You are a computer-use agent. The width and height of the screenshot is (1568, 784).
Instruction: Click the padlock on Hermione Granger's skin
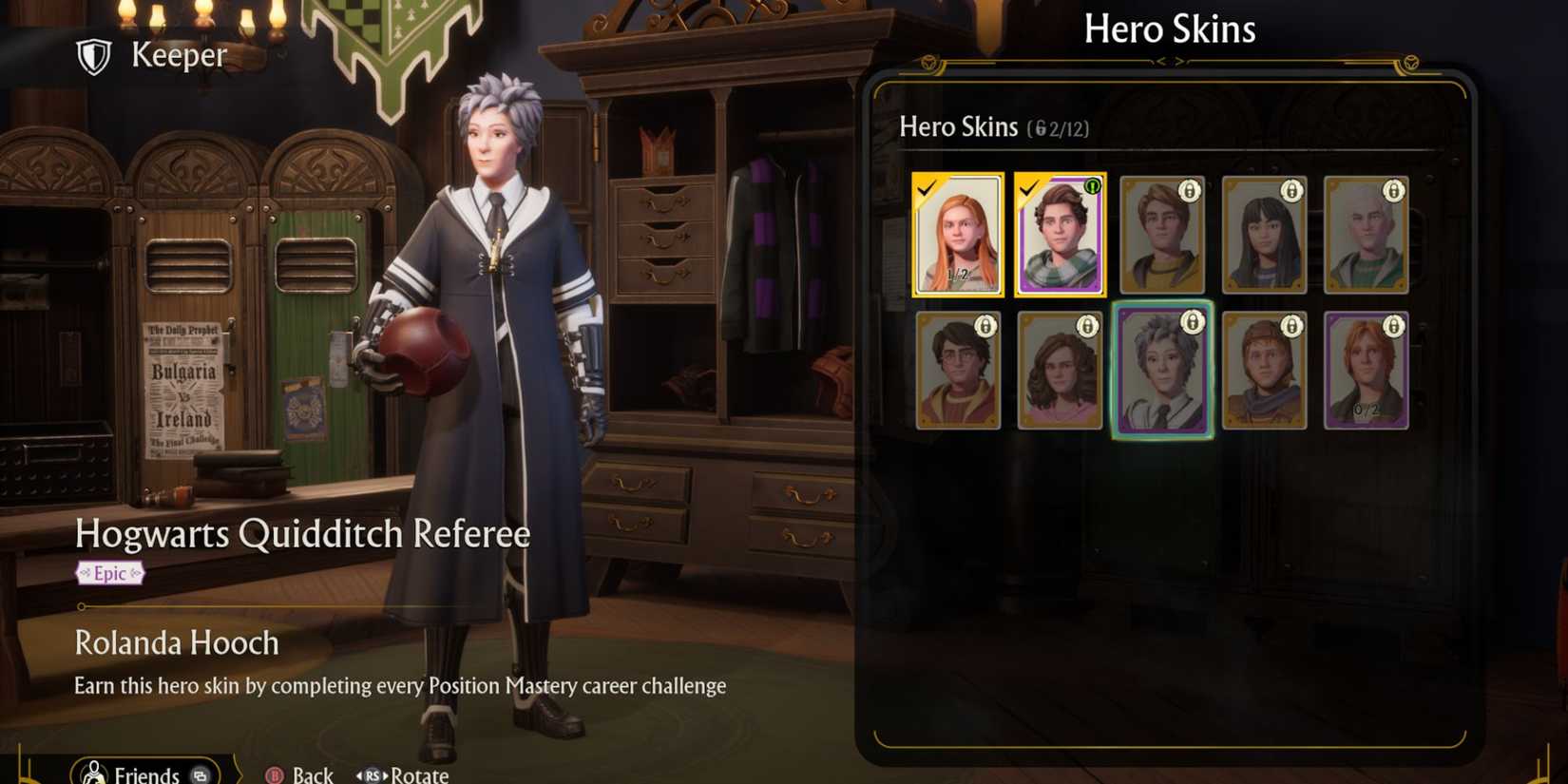(x=1087, y=326)
